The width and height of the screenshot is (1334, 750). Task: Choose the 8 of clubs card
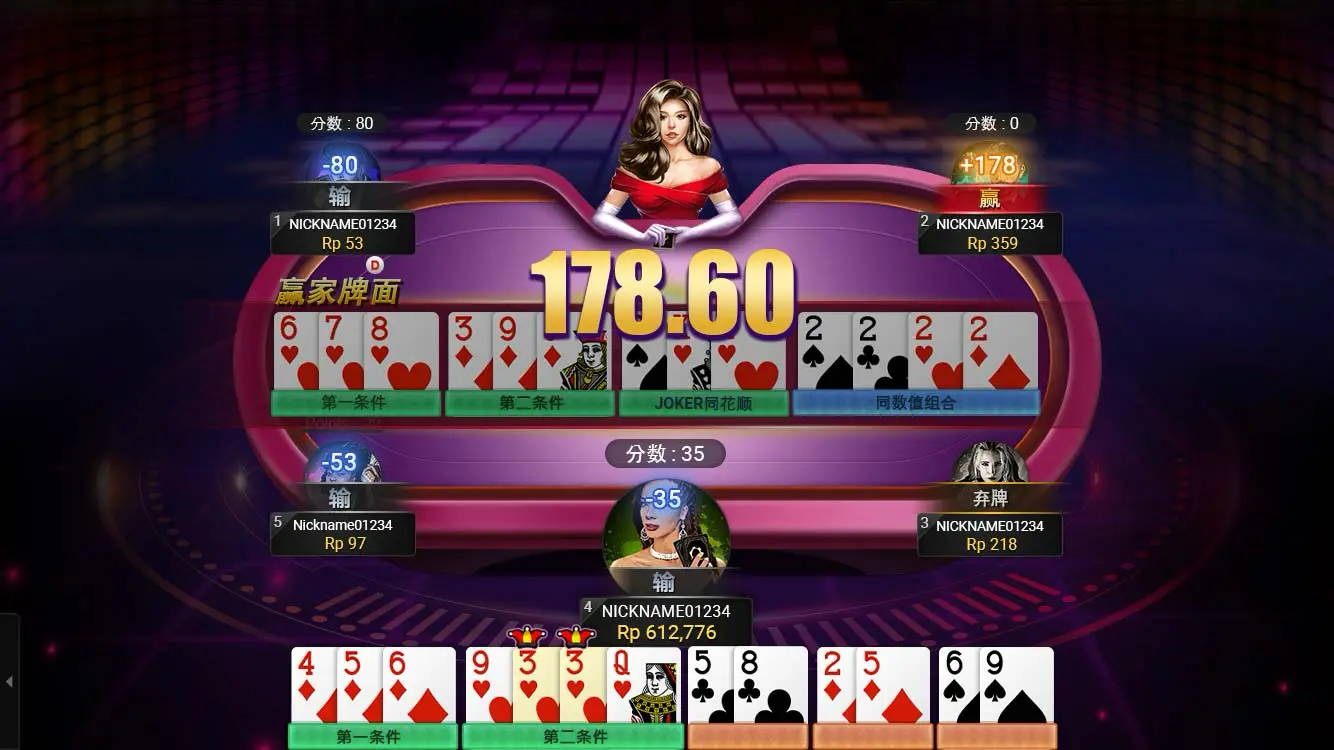771,685
